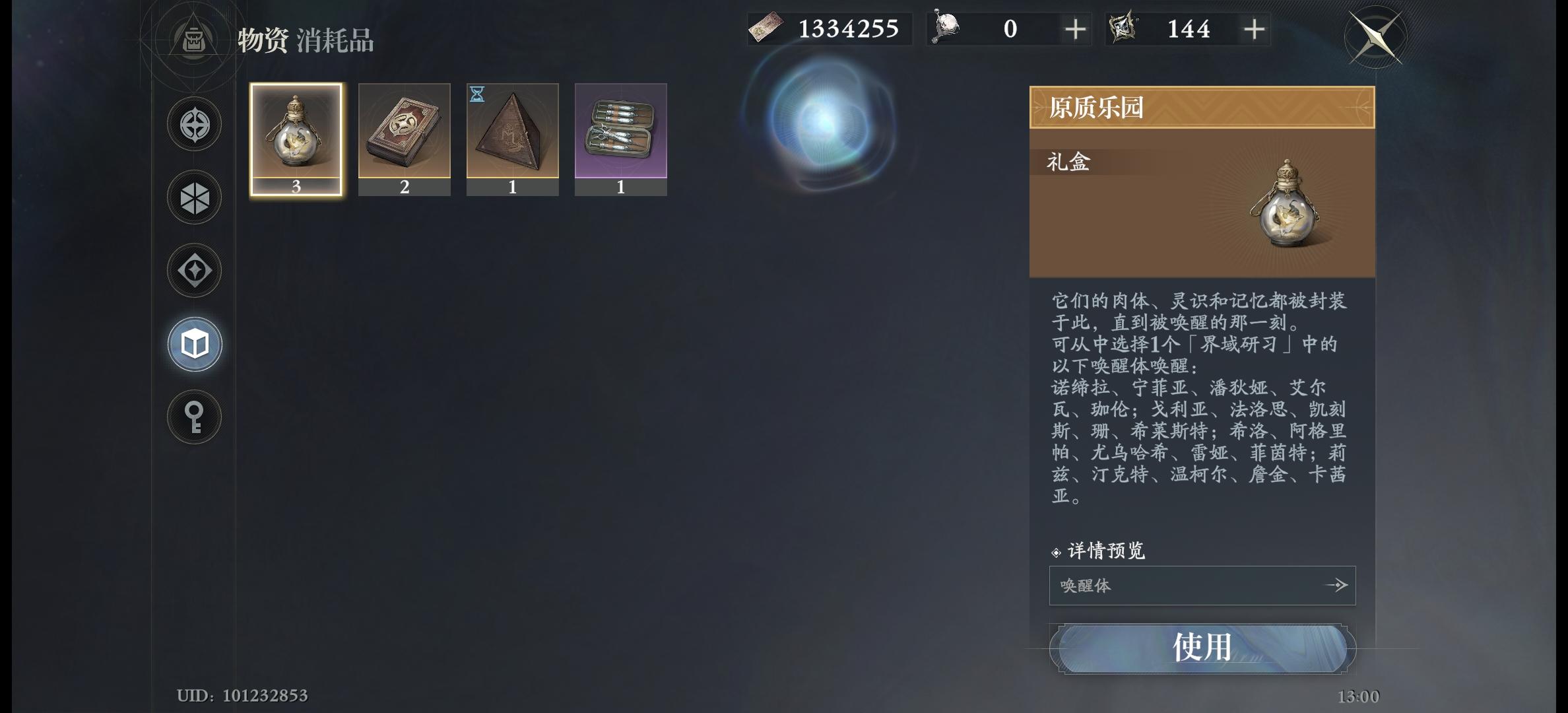Select the first category icon in sidebar
The width and height of the screenshot is (1568, 713).
[194, 123]
